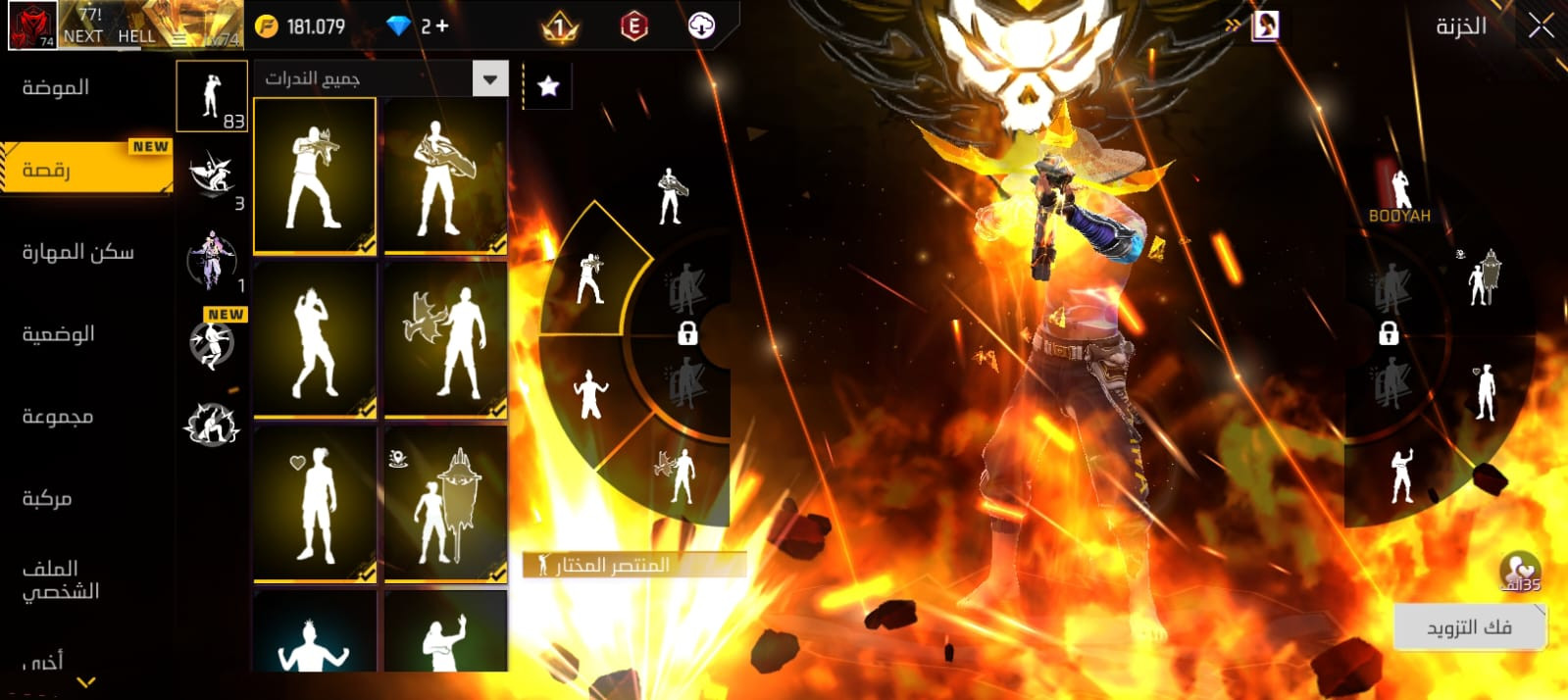Tap the فك التزويد unequip button
This screenshot has width=1568, height=700.
1468,626
